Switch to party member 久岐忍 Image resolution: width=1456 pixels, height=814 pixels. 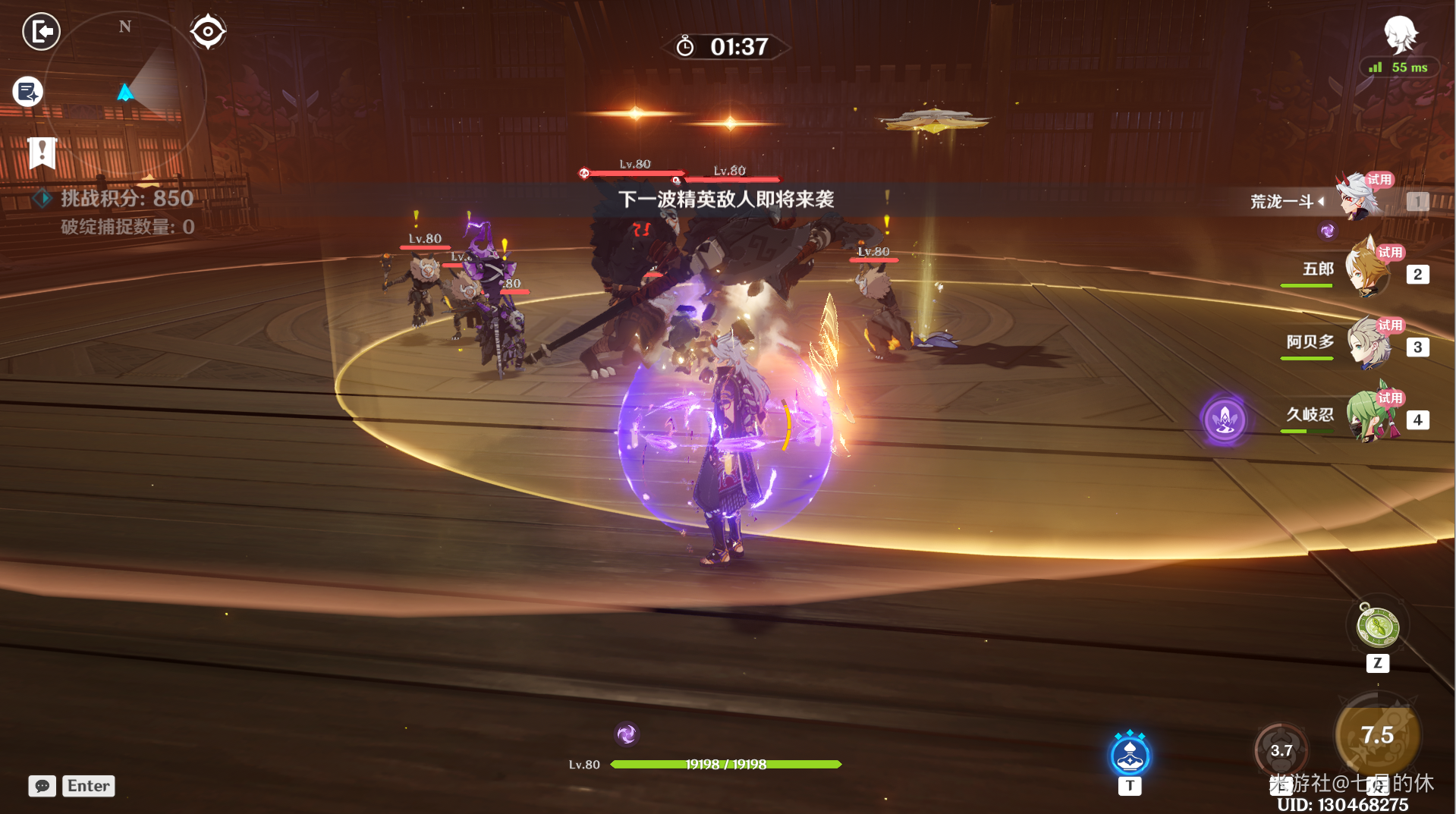click(x=1370, y=416)
